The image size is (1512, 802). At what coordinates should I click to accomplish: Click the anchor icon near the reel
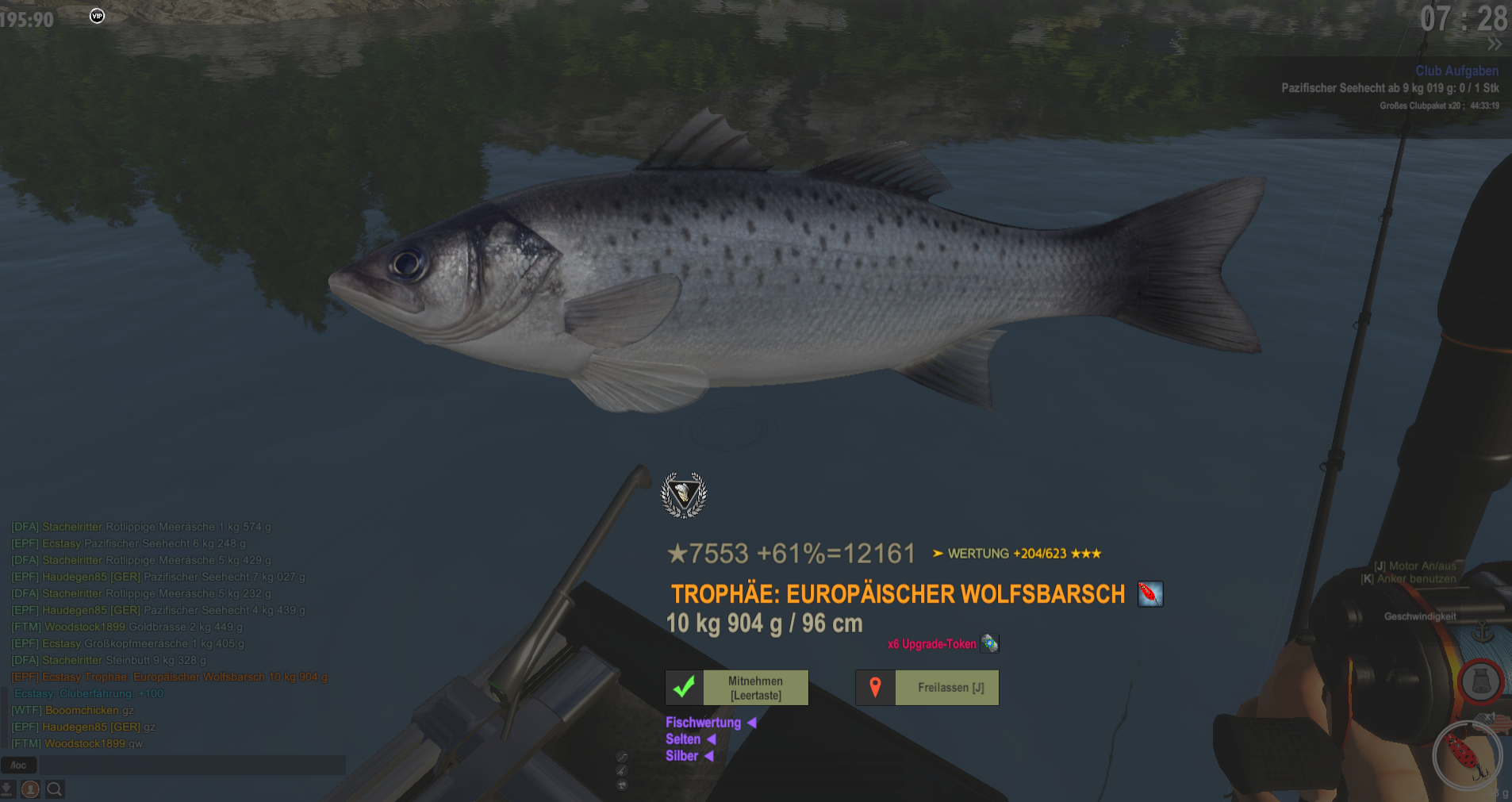click(1483, 634)
